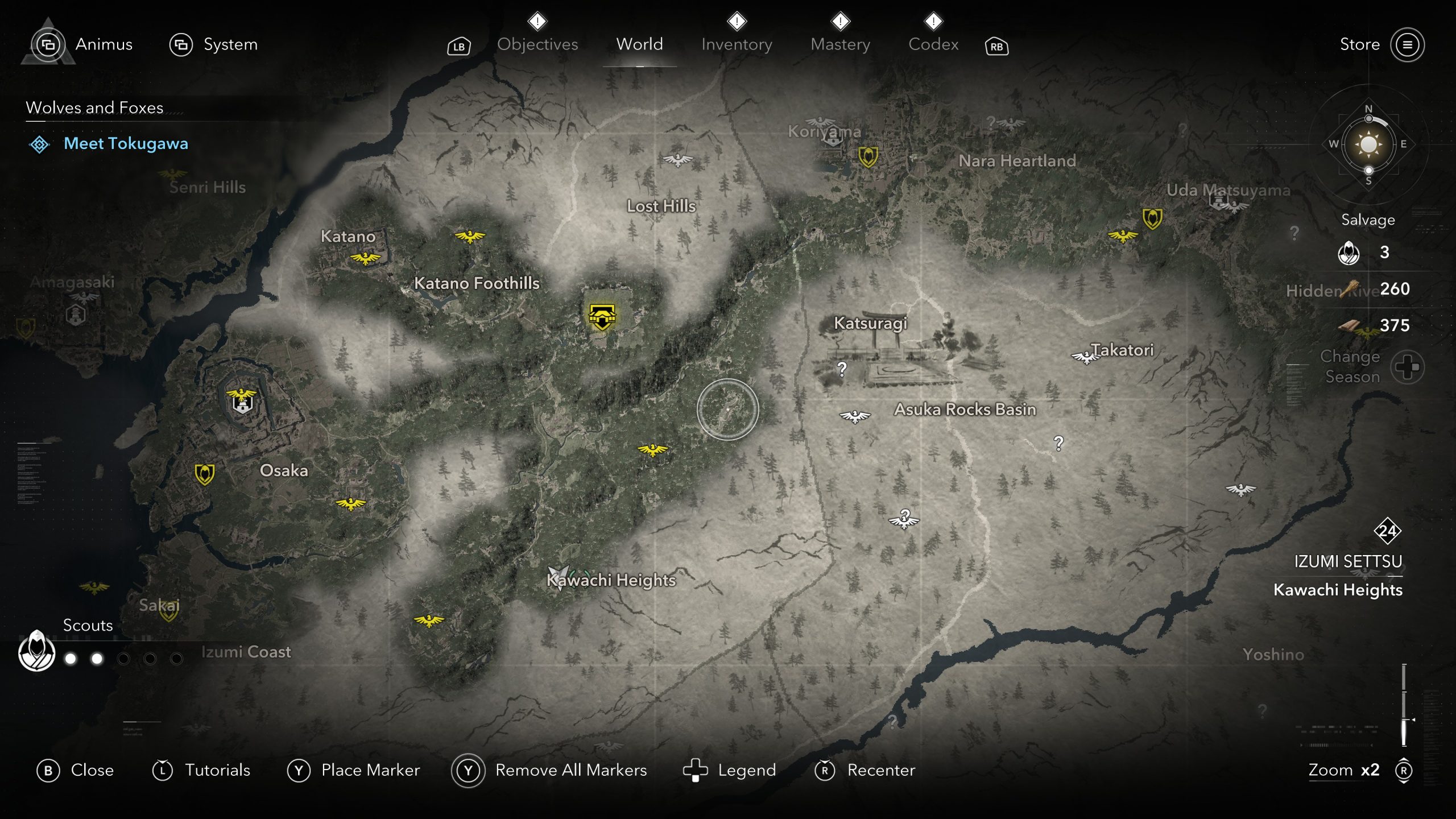Click the Change Season button
The height and width of the screenshot is (819, 1456).
[x=1407, y=367]
